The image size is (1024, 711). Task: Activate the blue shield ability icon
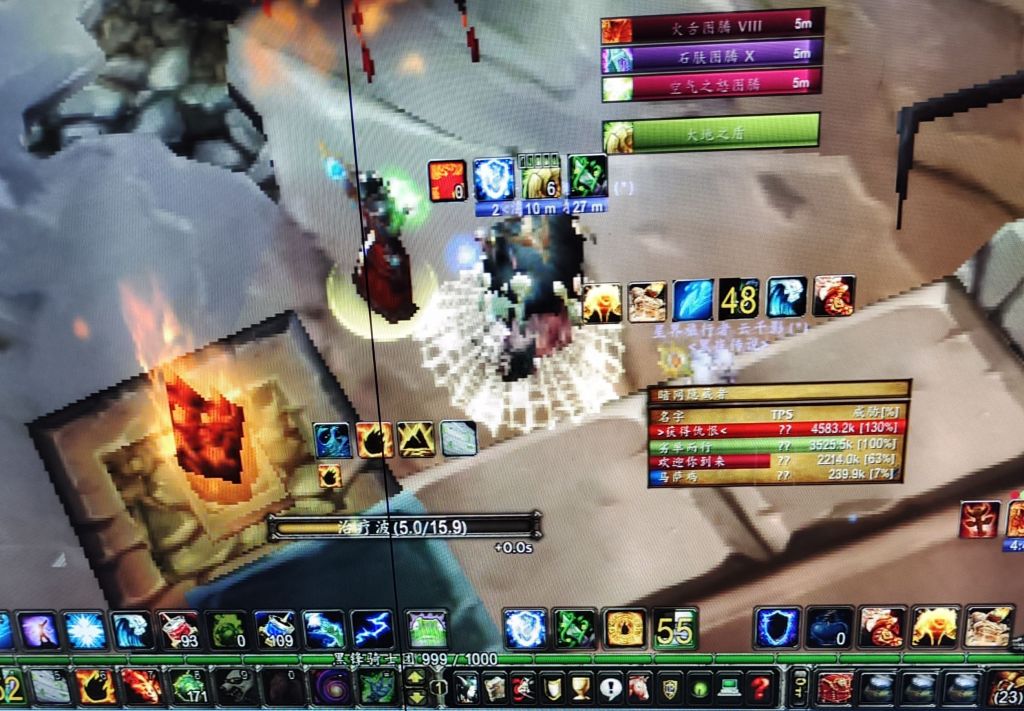click(x=777, y=628)
